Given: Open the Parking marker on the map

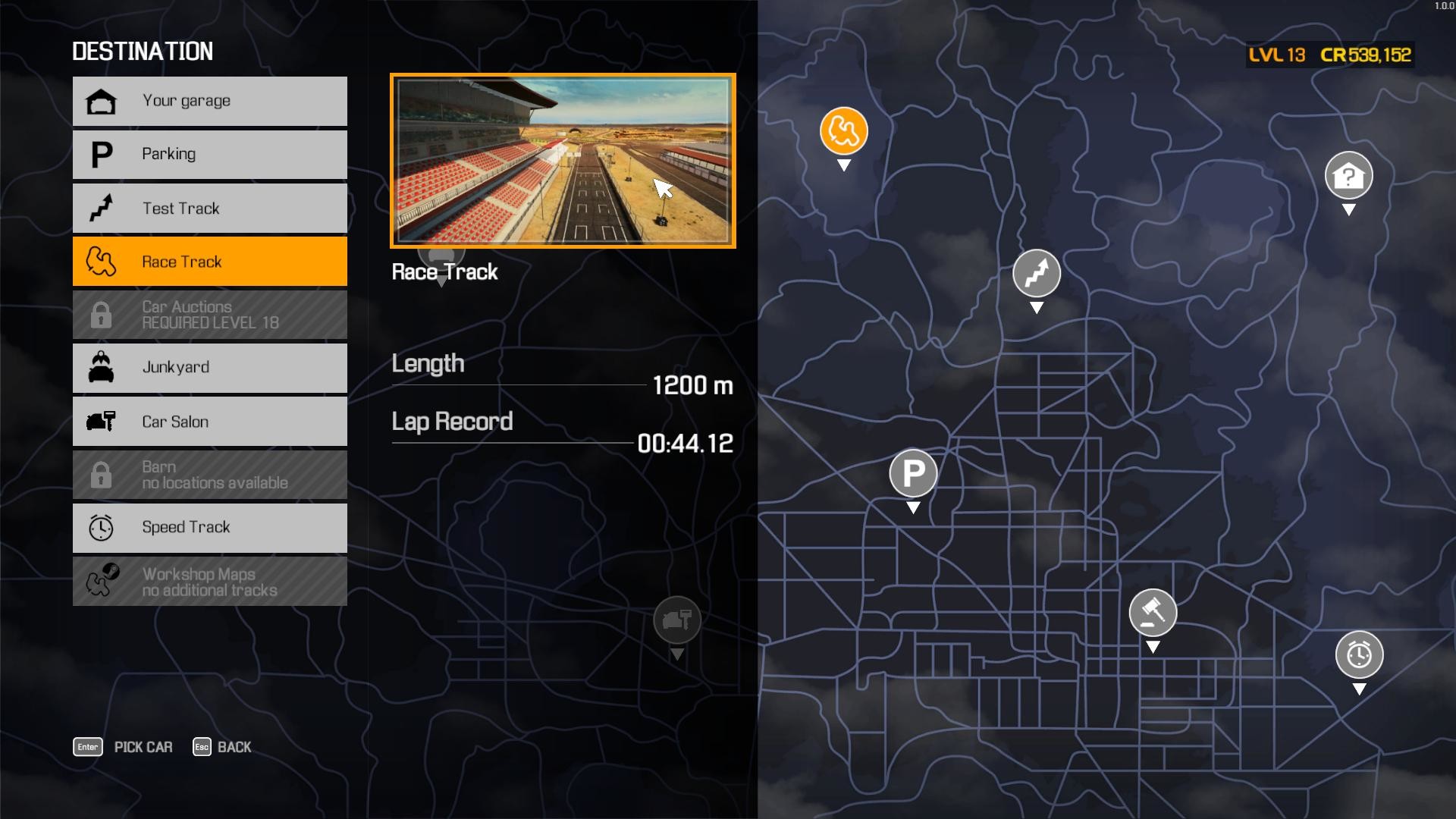Looking at the screenshot, I should click(x=912, y=474).
